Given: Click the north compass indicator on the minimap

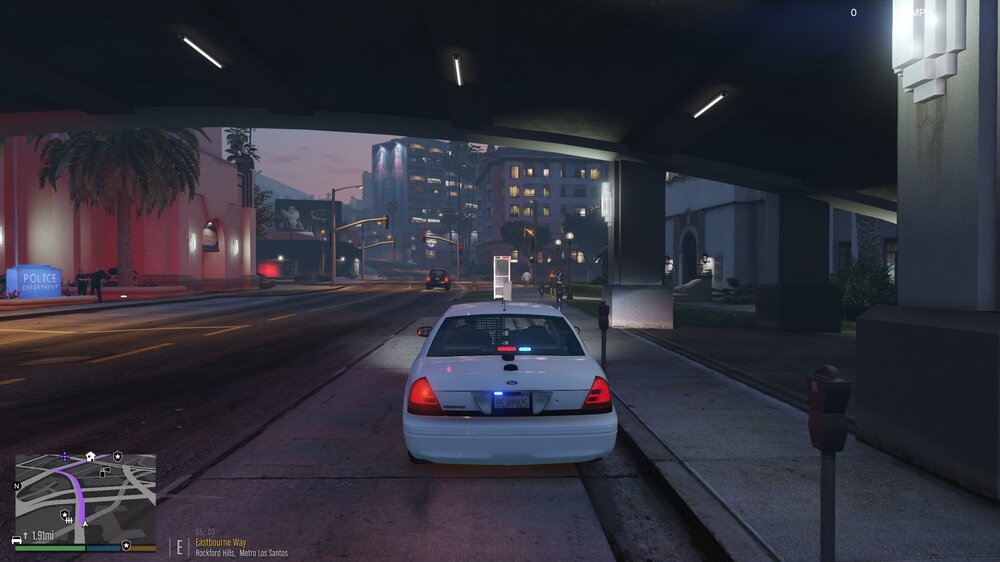Looking at the screenshot, I should pos(16,486).
